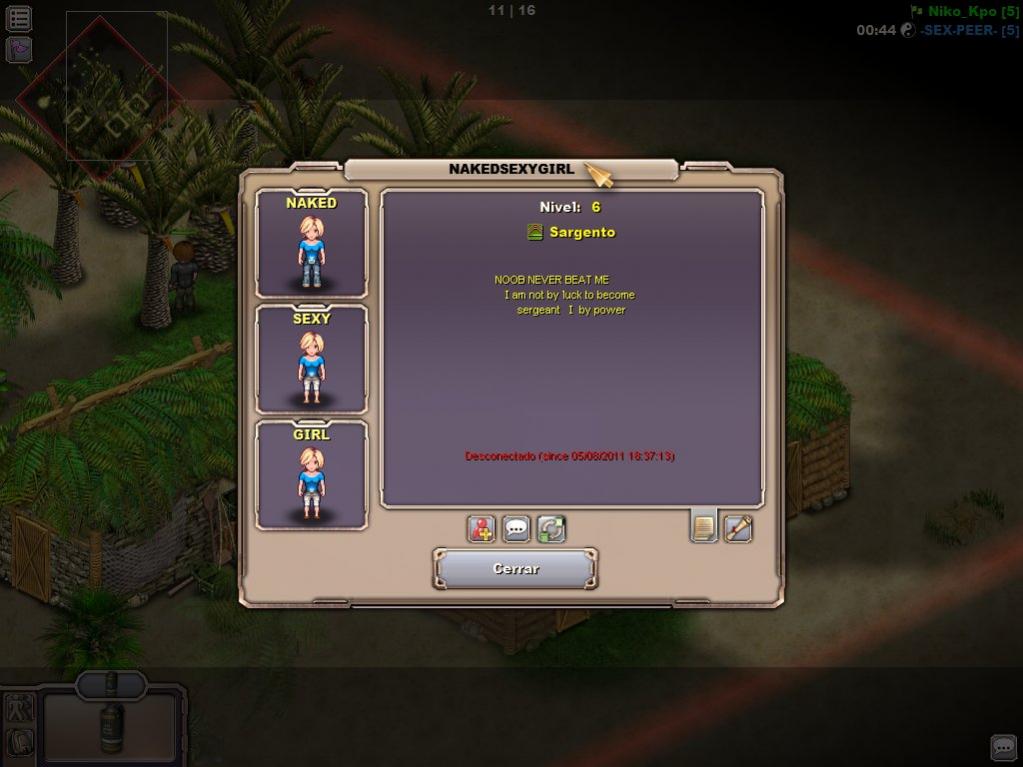Toggle the standing soldier stance icon
Screen dimensions: 1023x767
point(20,708)
